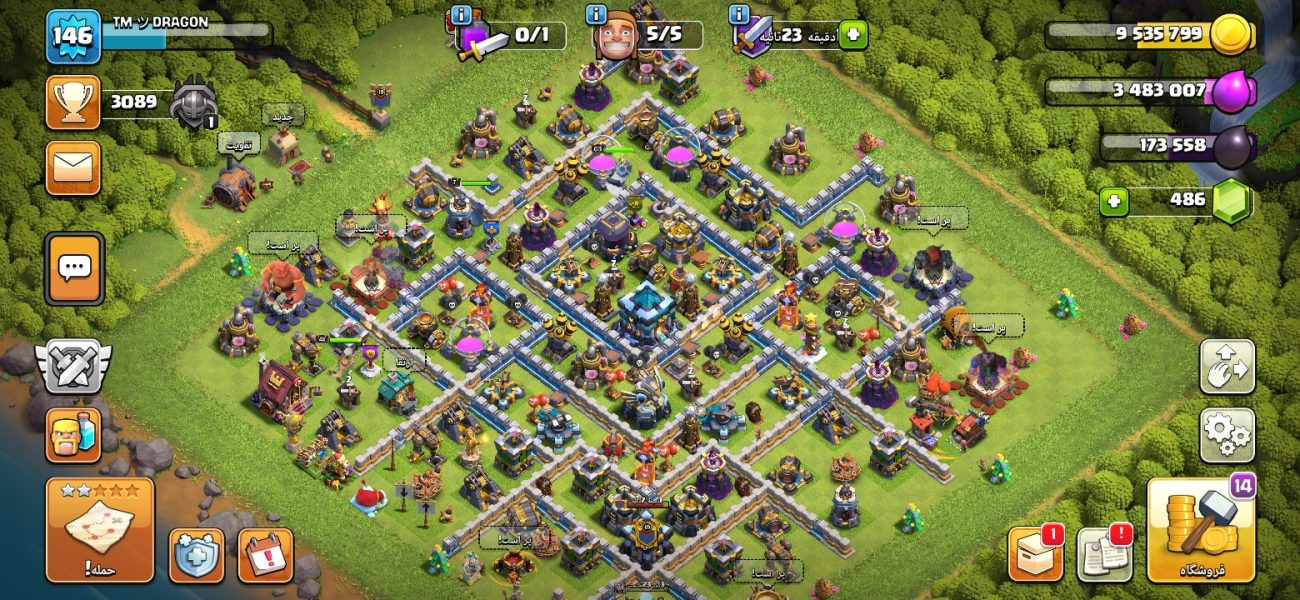Click the green plus beside shield timer
1300x600 pixels.
coord(853,35)
